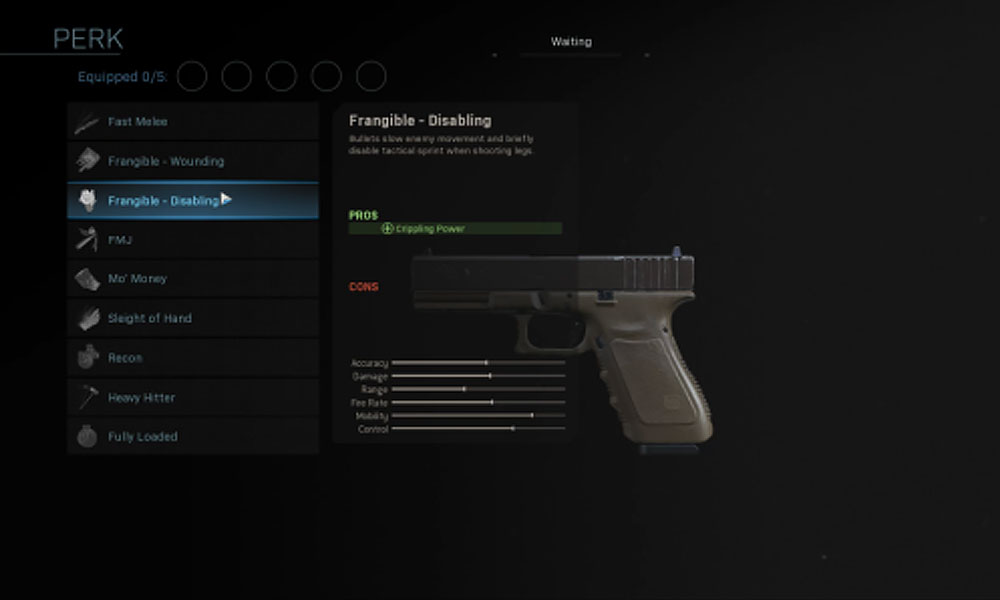Choose the Fully Loaded perk

pyautogui.click(x=192, y=437)
